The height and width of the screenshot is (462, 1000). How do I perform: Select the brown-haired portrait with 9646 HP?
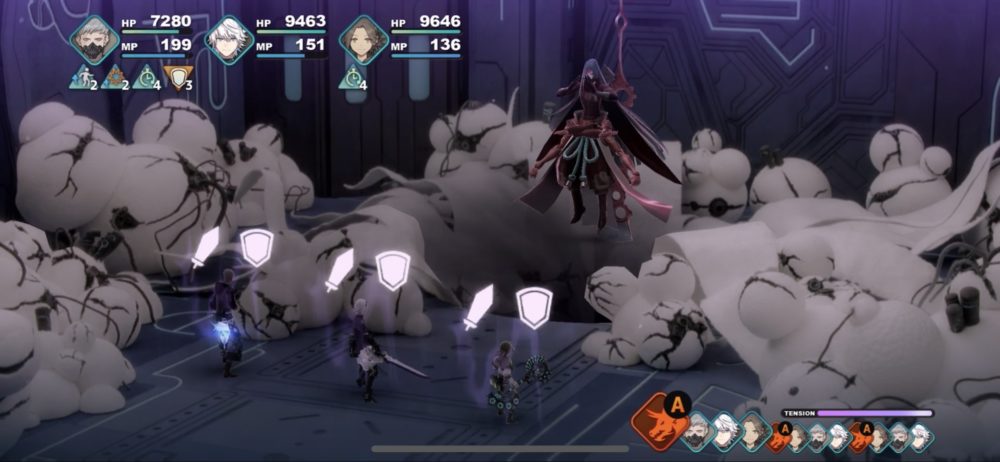point(362,39)
